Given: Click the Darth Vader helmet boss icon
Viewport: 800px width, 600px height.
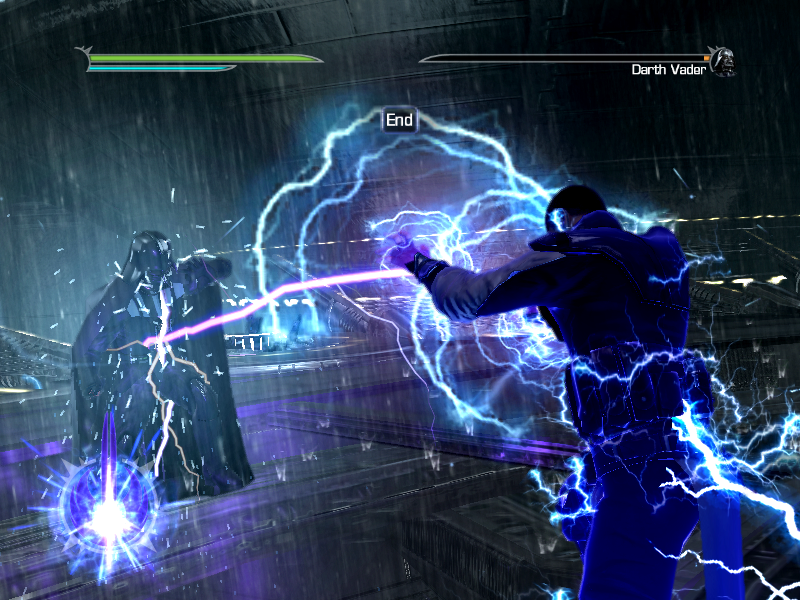Looking at the screenshot, I should 723,61.
